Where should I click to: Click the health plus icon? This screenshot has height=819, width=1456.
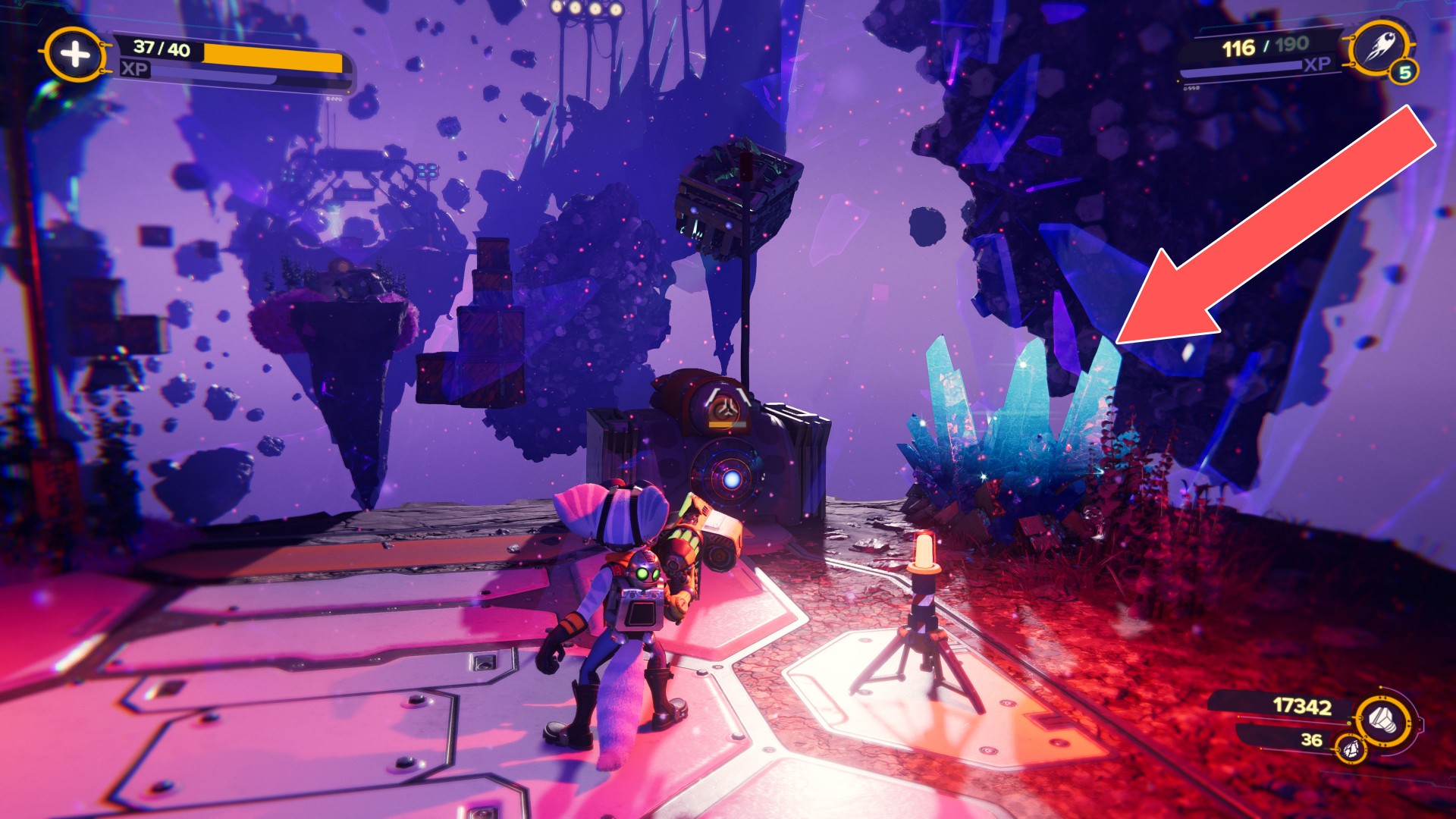pyautogui.click(x=74, y=55)
